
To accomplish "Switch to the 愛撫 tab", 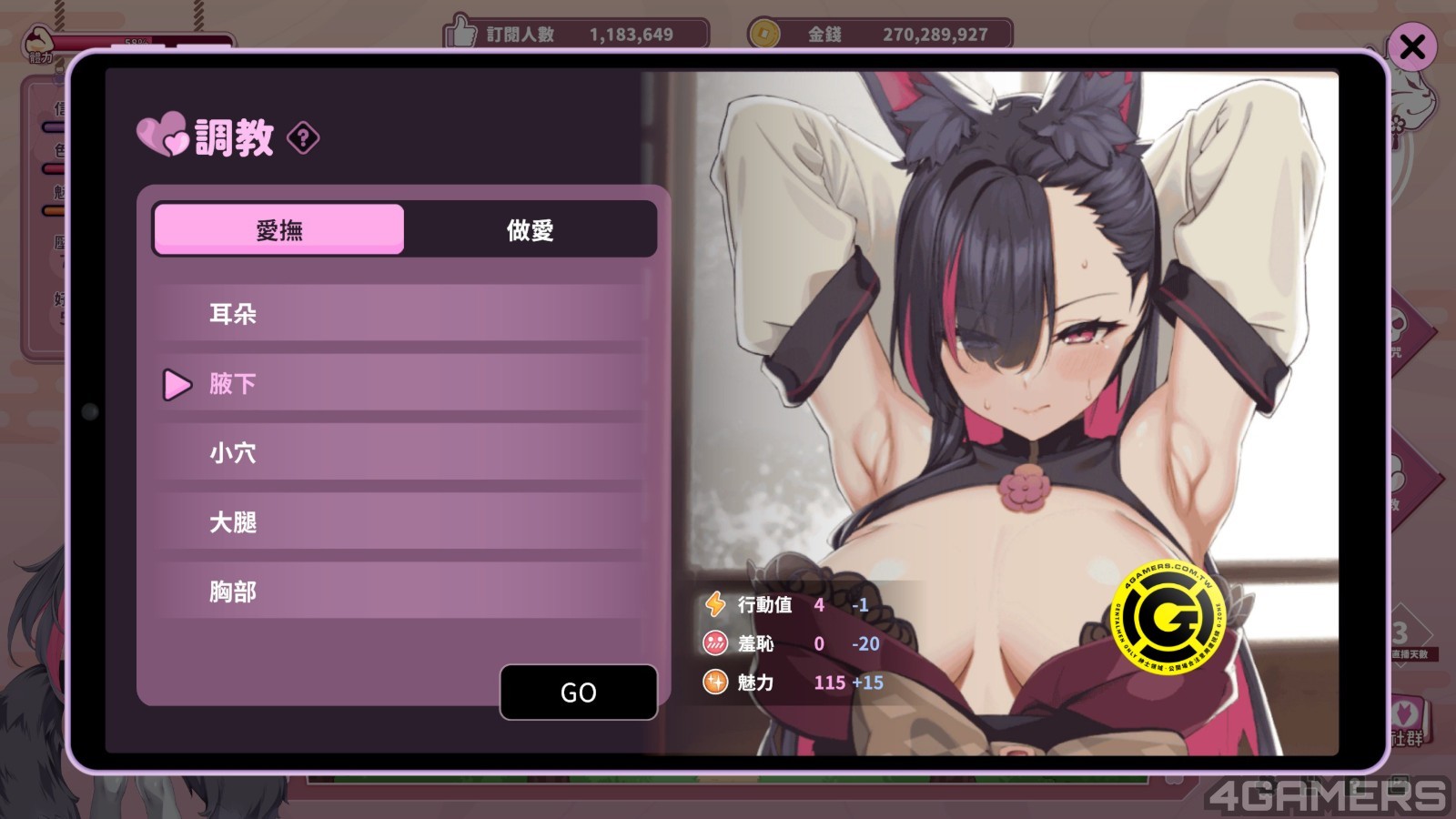I will [x=279, y=229].
